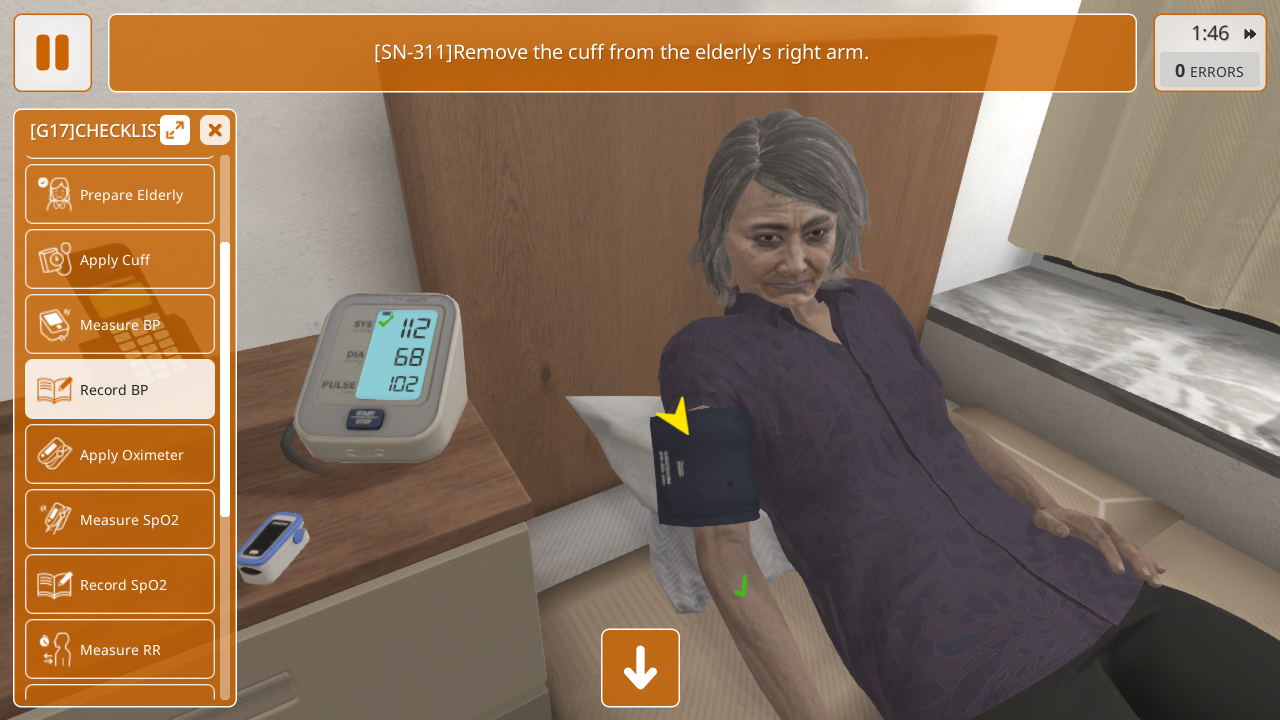The image size is (1280, 720).
Task: Select the Prepare Elderly checklist step
Action: click(120, 194)
